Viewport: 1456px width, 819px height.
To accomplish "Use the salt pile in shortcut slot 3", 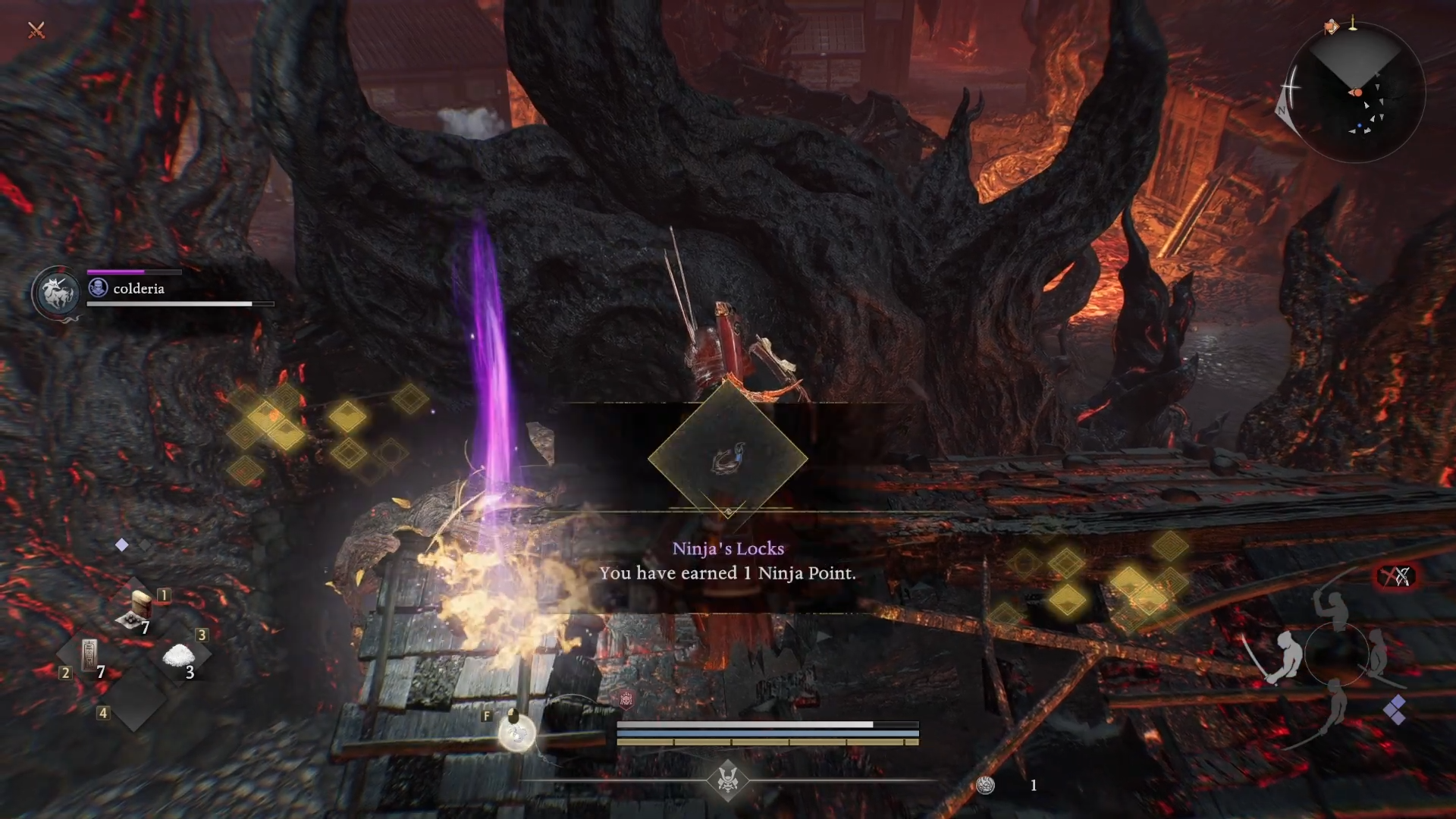I will click(x=179, y=656).
